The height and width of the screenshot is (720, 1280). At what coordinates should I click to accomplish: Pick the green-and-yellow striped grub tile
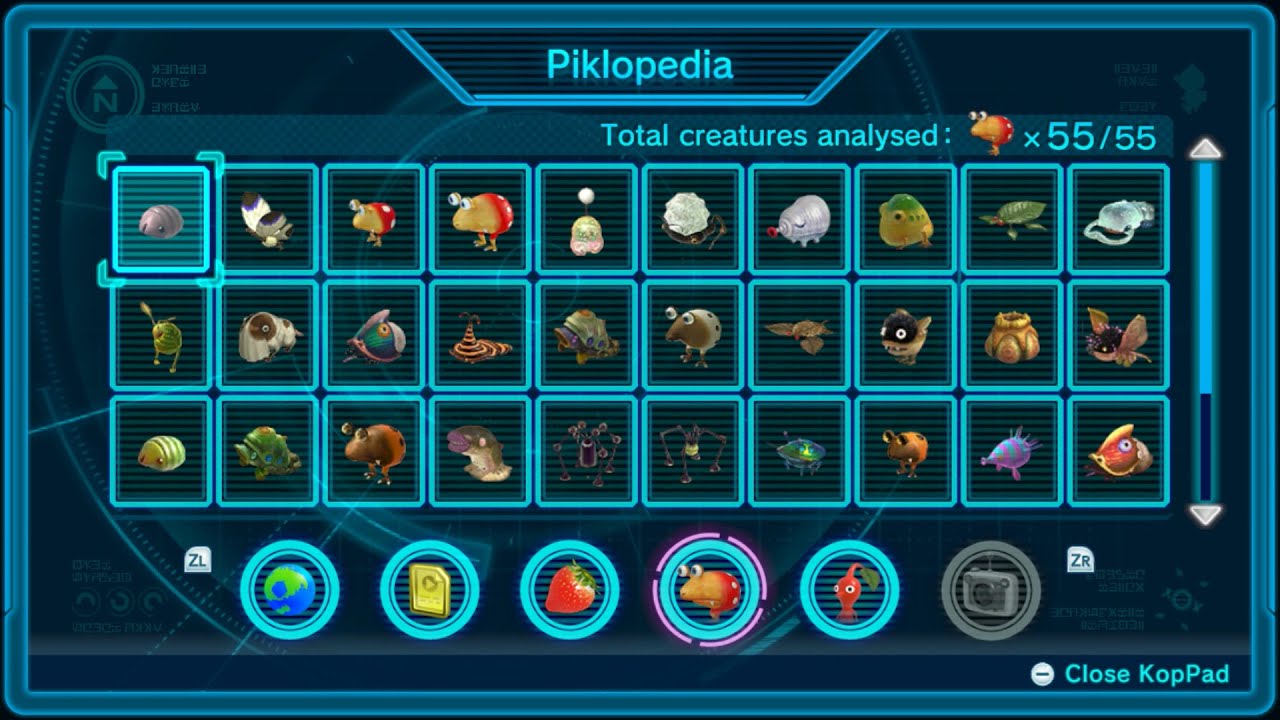pyautogui.click(x=160, y=452)
